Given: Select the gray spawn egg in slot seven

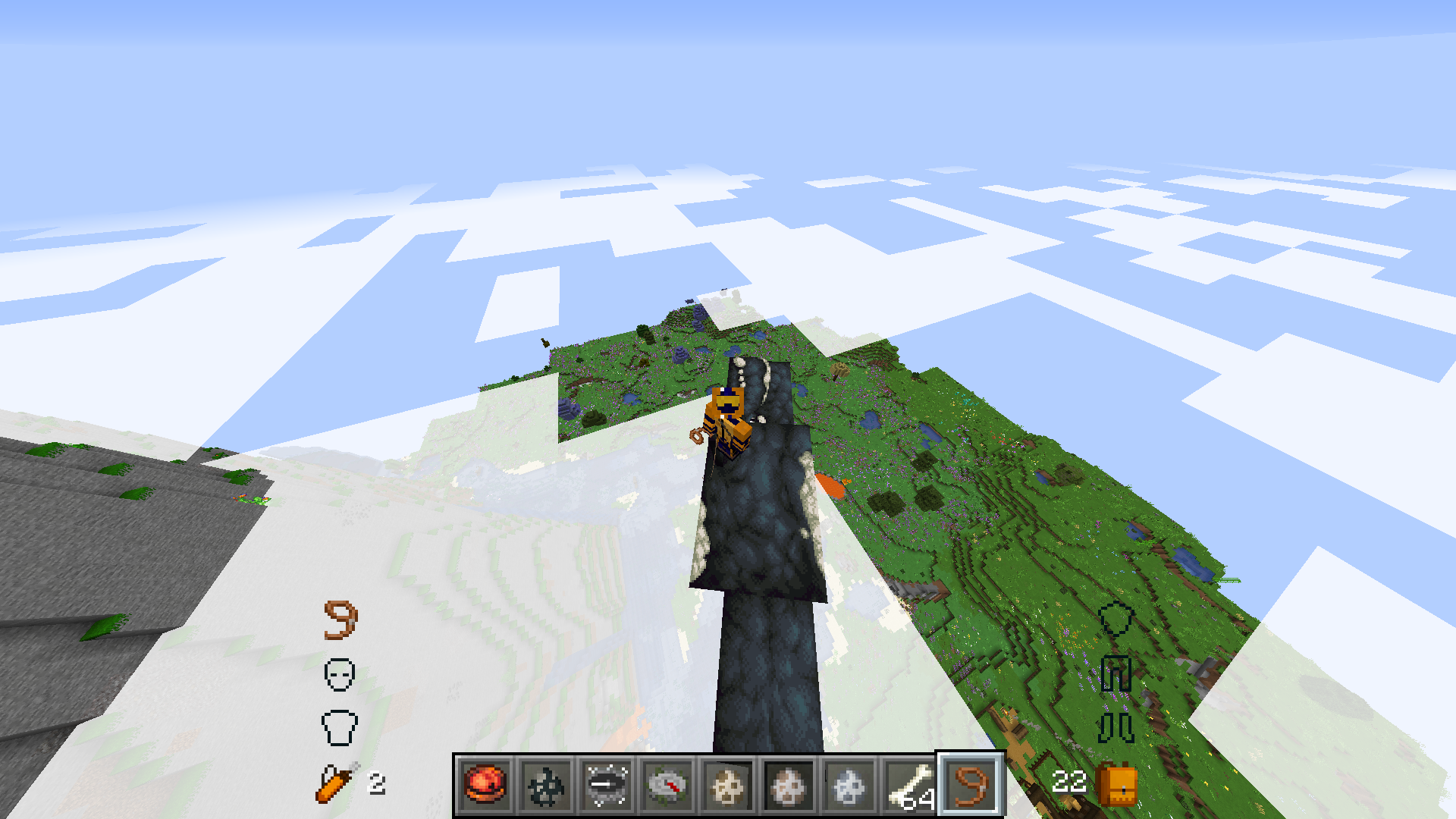Looking at the screenshot, I should point(849,785).
